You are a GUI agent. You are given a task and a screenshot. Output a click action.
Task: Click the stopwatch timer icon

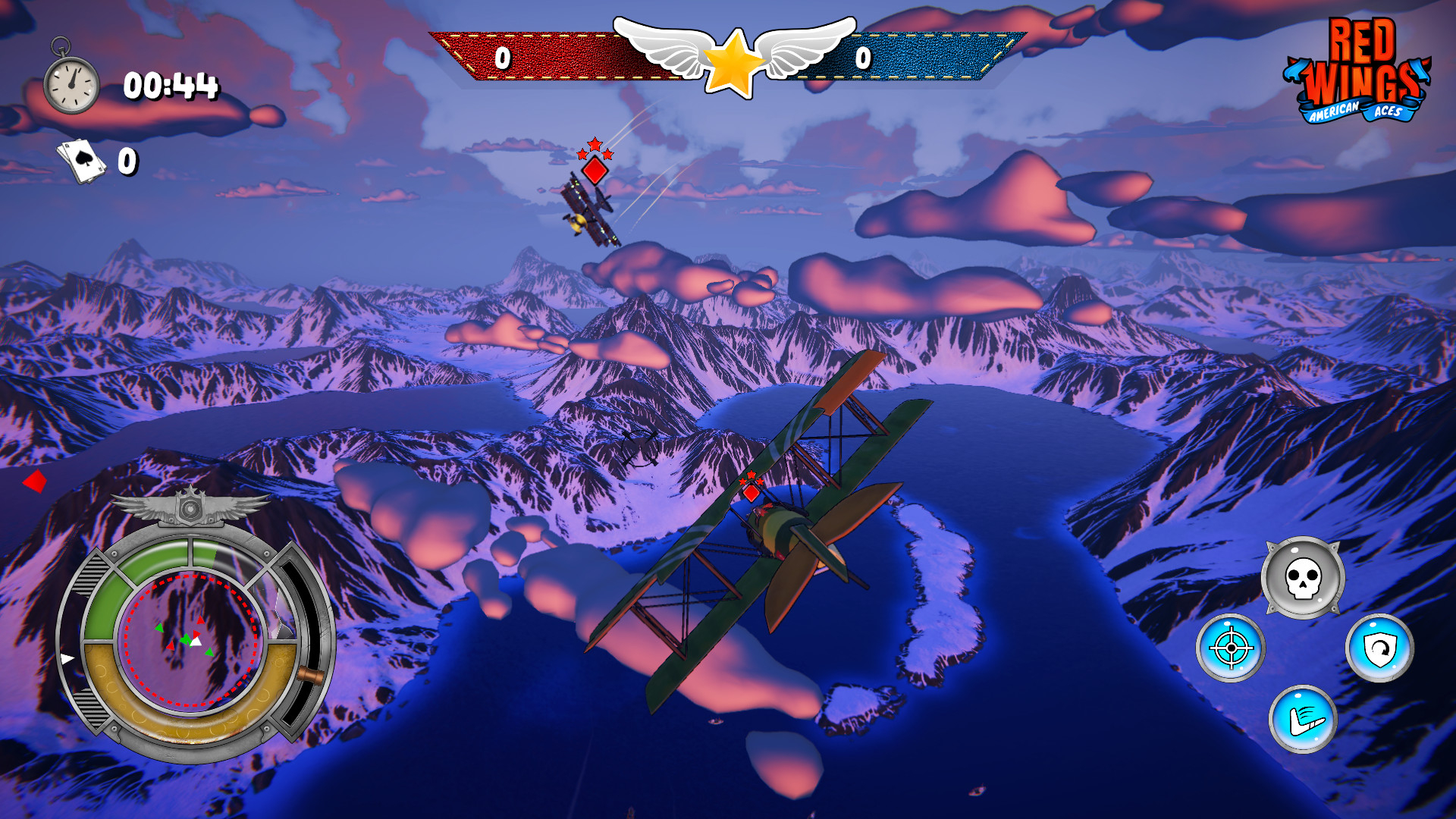pyautogui.click(x=71, y=83)
